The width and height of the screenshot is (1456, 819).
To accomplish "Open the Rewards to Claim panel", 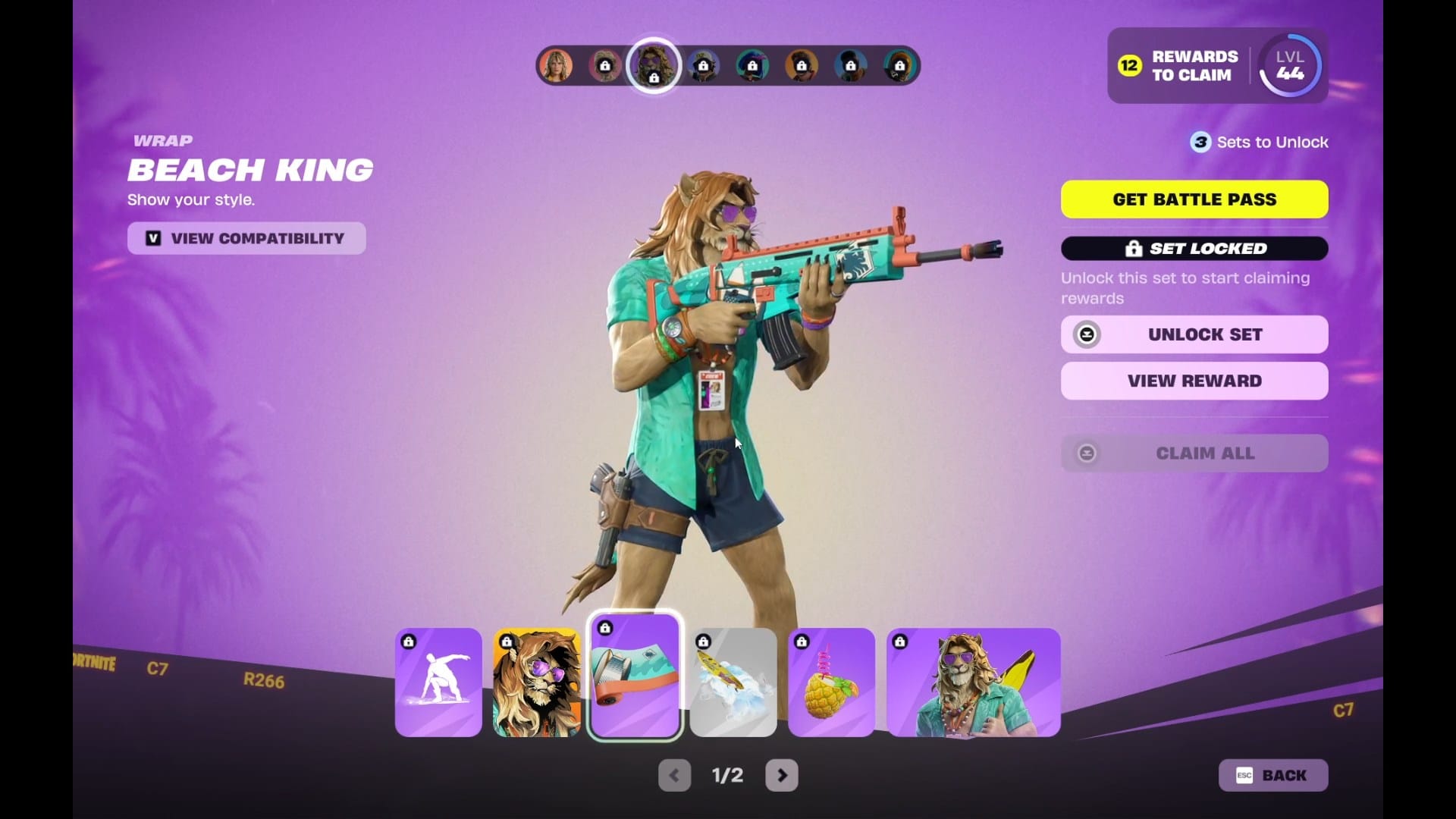I will pos(1179,66).
